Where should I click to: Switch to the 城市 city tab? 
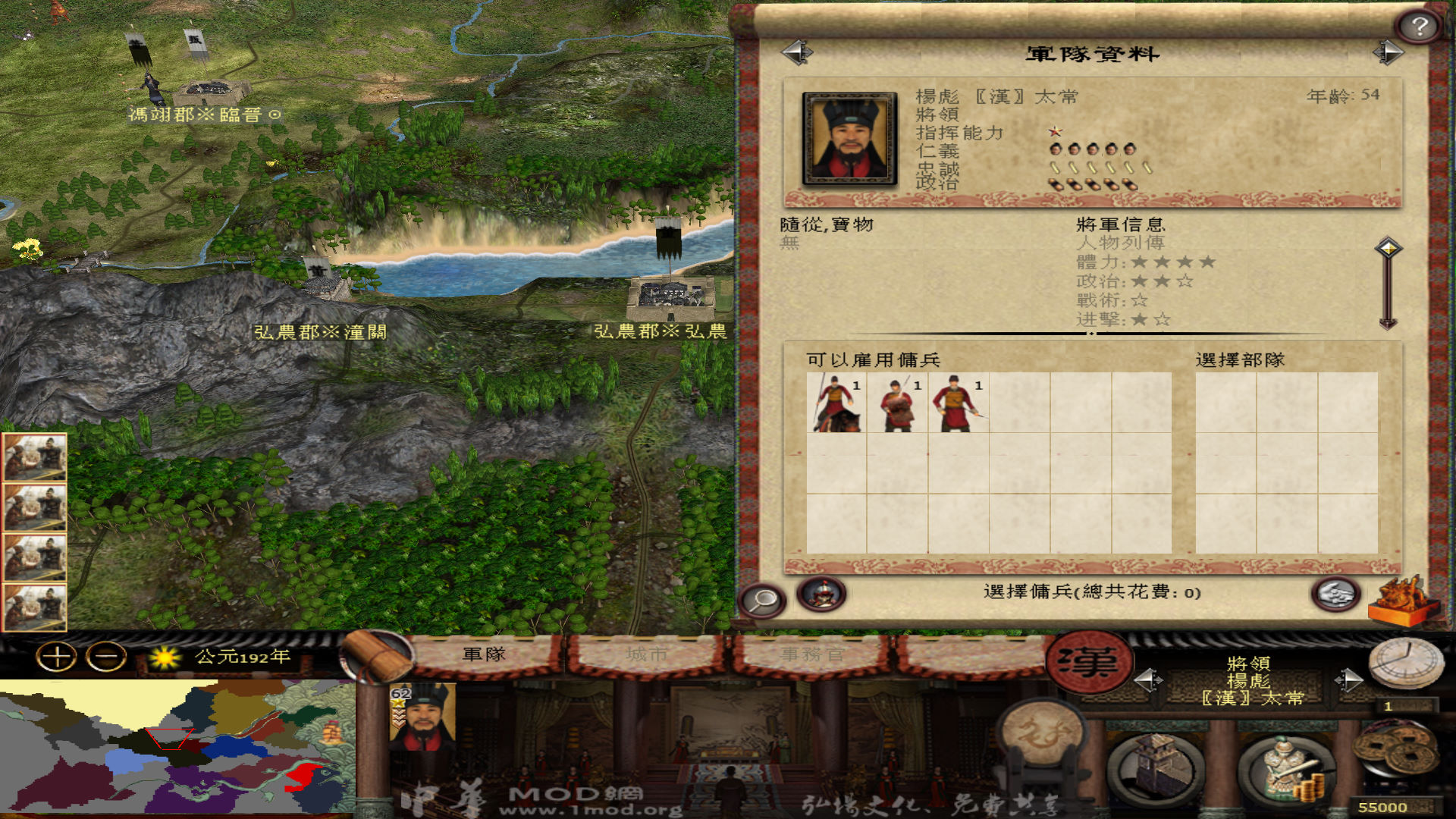pos(646,654)
